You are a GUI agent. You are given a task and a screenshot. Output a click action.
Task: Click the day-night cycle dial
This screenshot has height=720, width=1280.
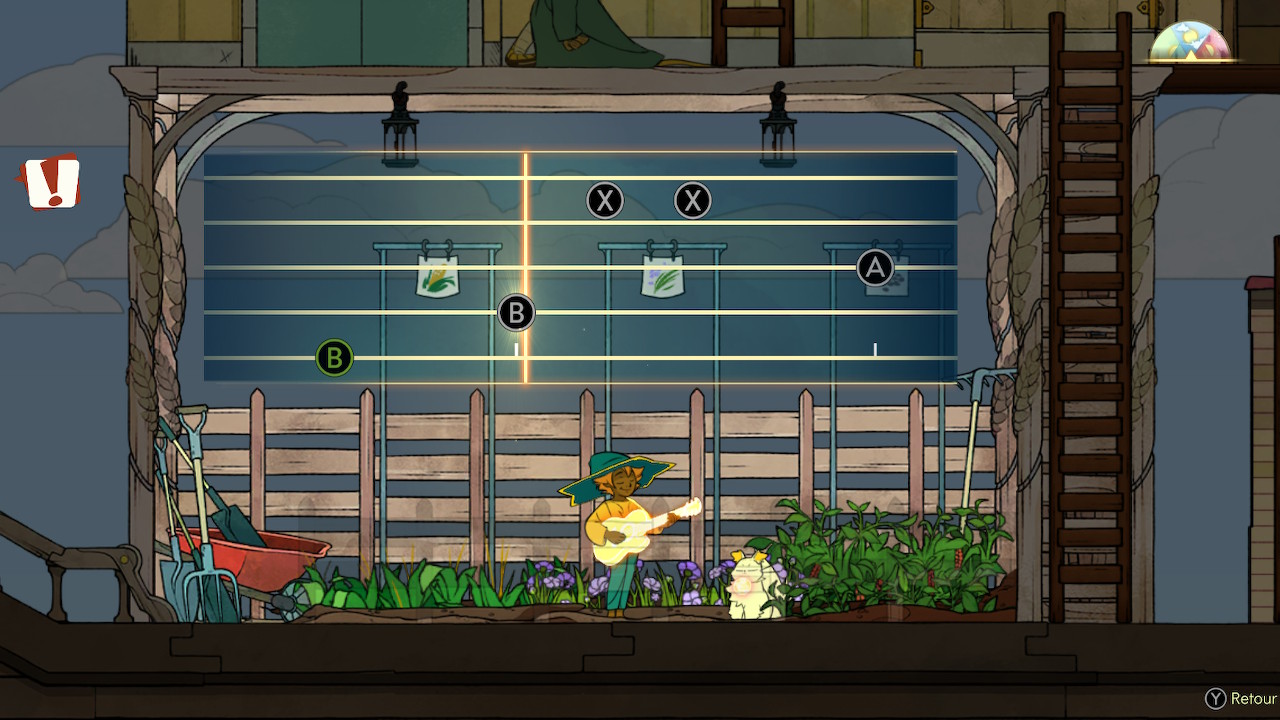(1190, 43)
